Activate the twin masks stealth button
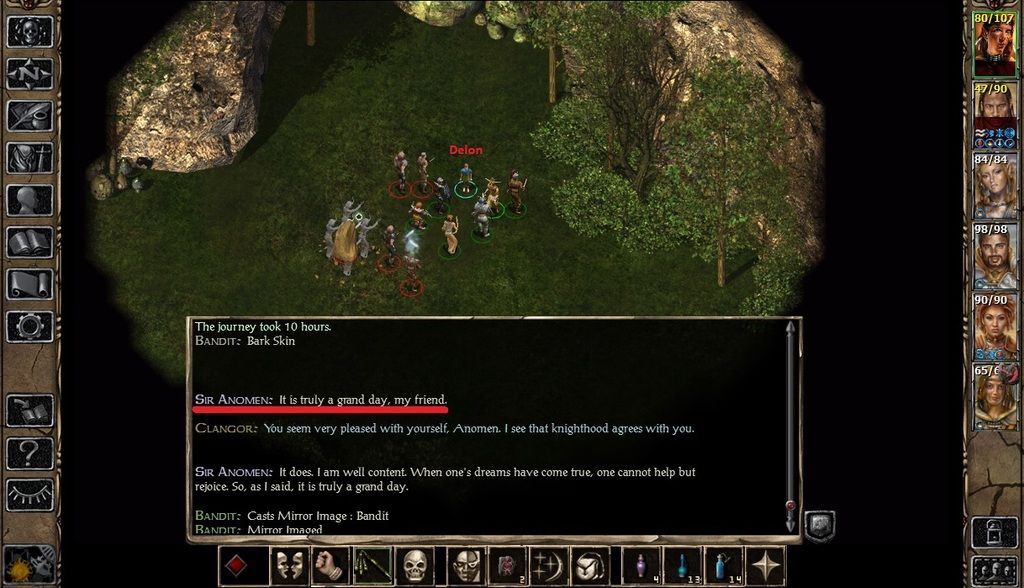The width and height of the screenshot is (1024, 588). coord(289,566)
